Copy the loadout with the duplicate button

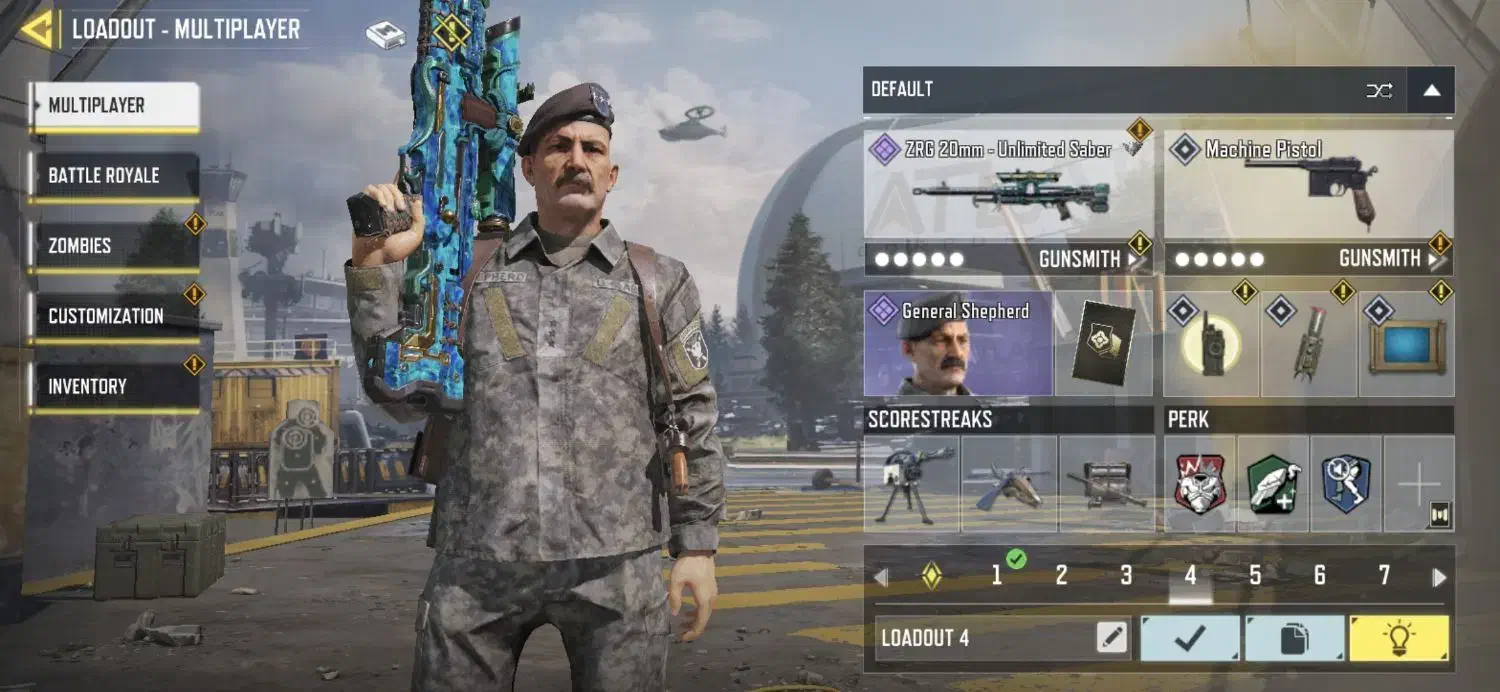(1294, 638)
